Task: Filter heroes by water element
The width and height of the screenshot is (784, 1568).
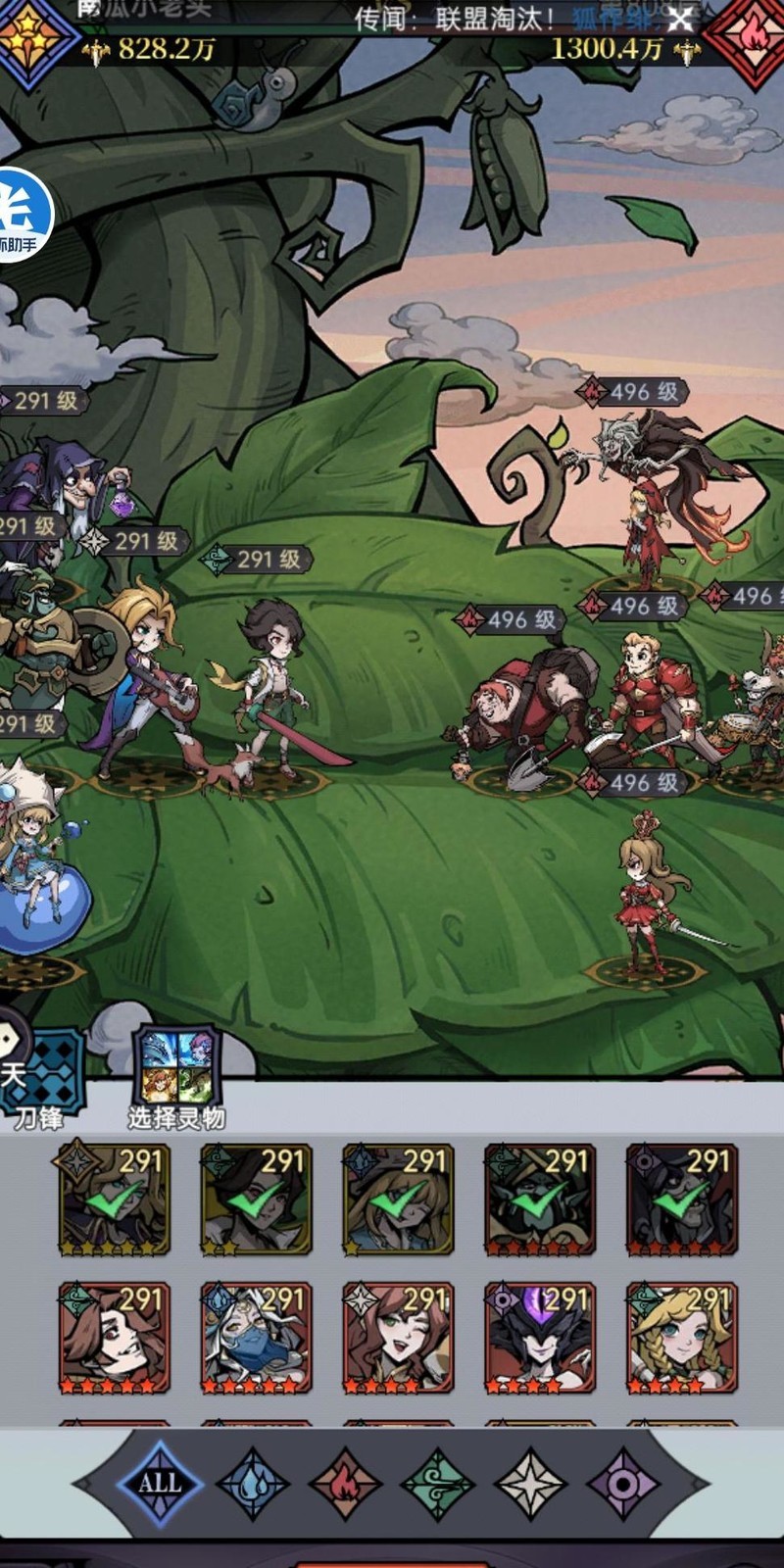Action: [252, 1483]
